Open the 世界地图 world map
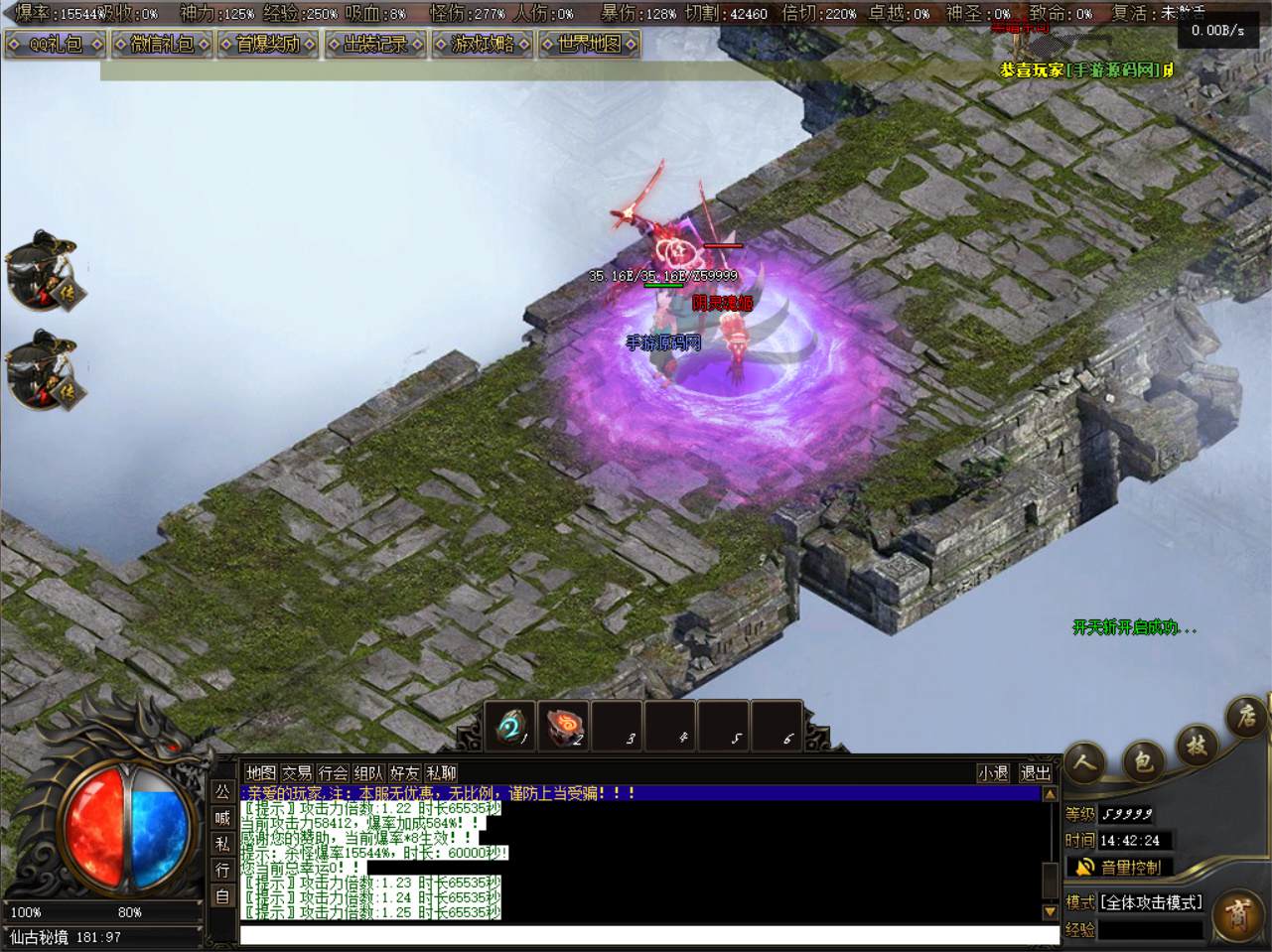 [589, 44]
